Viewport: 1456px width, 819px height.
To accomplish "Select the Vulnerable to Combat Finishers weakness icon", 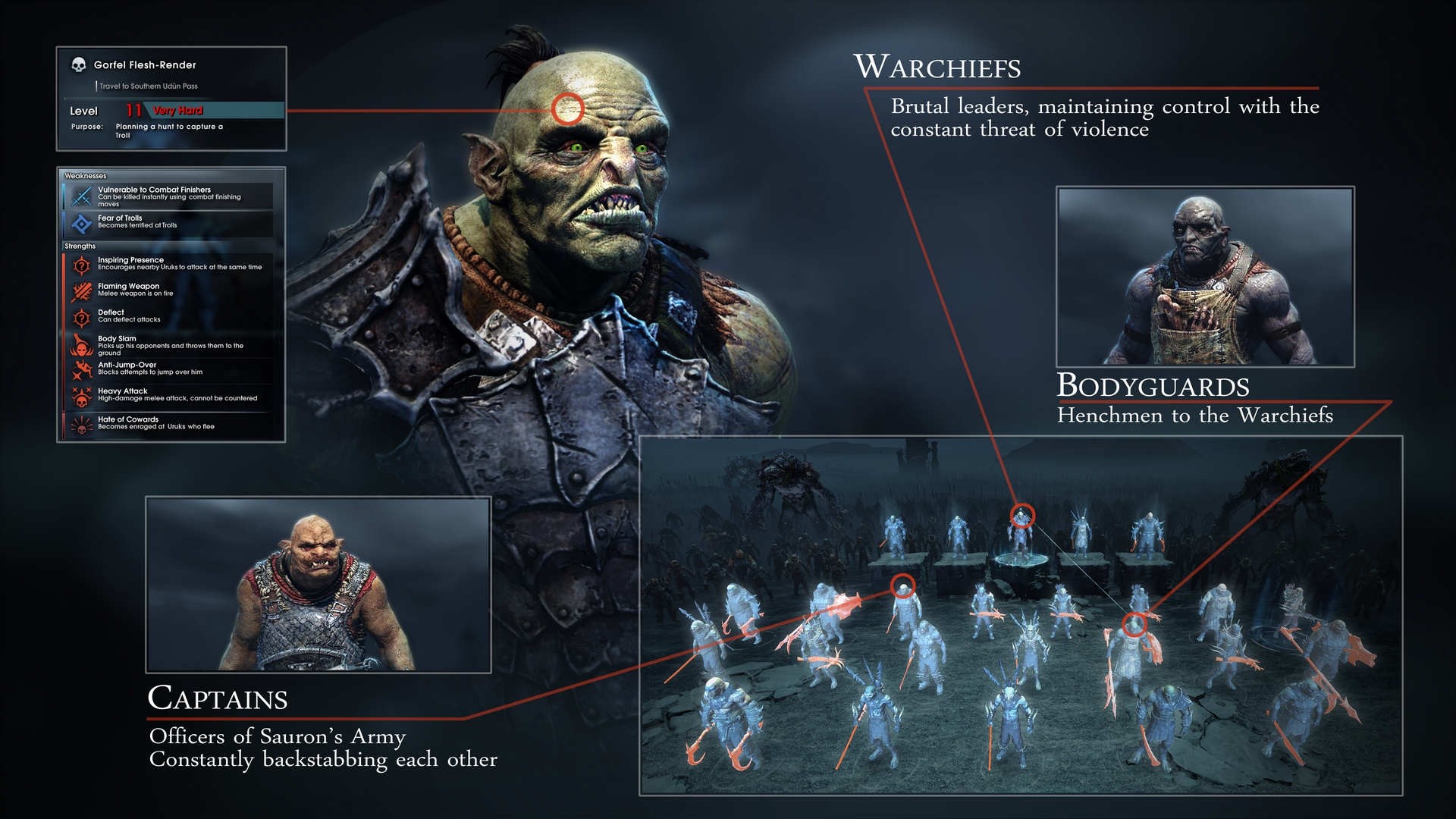I will click(x=83, y=196).
